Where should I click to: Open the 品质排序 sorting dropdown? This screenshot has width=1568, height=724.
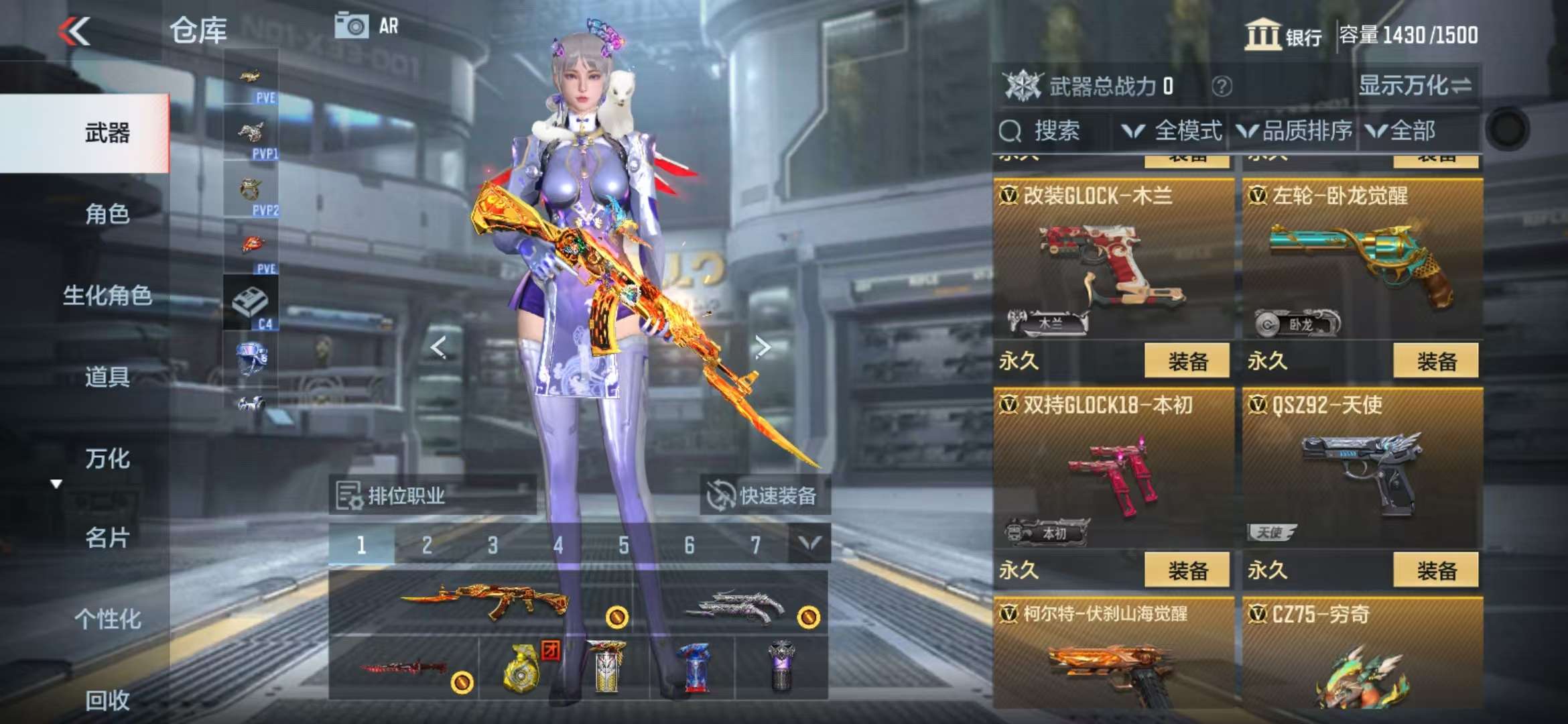tap(1295, 131)
